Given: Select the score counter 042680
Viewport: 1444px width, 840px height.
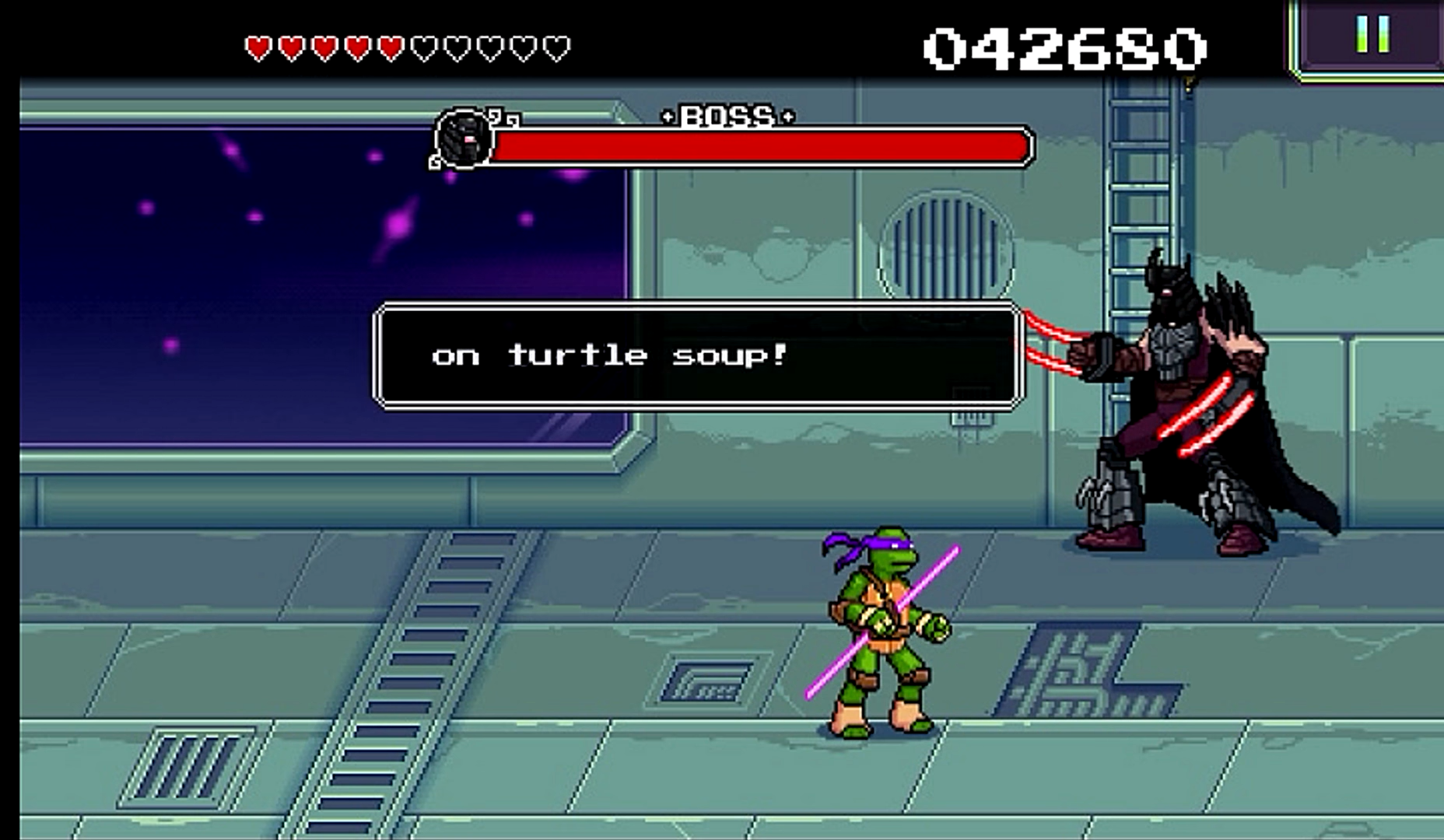Looking at the screenshot, I should click(x=1058, y=44).
